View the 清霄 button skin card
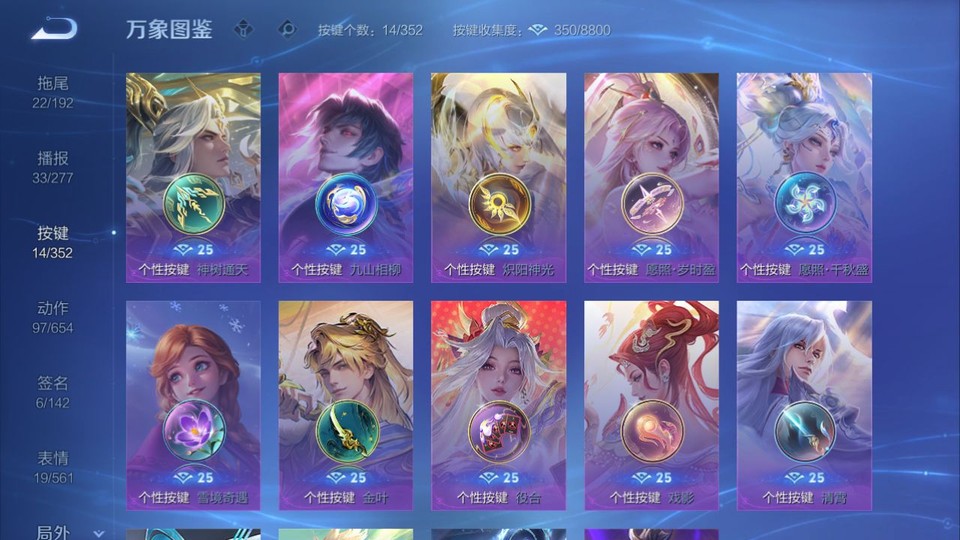The width and height of the screenshot is (960, 540). 804,405
